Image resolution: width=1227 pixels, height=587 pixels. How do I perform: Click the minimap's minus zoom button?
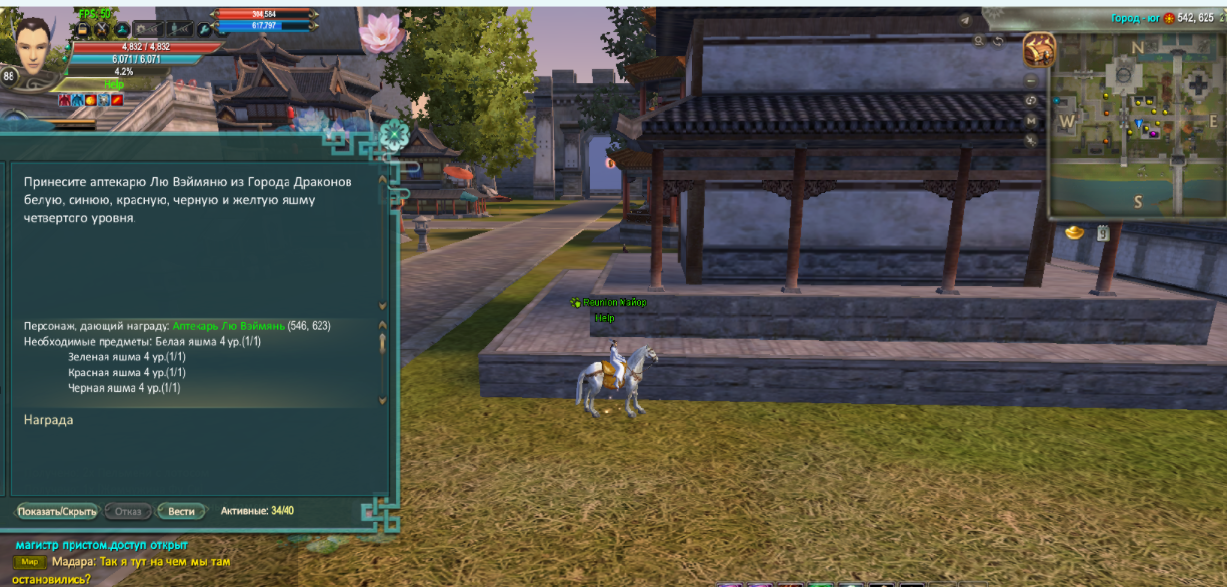click(1032, 80)
